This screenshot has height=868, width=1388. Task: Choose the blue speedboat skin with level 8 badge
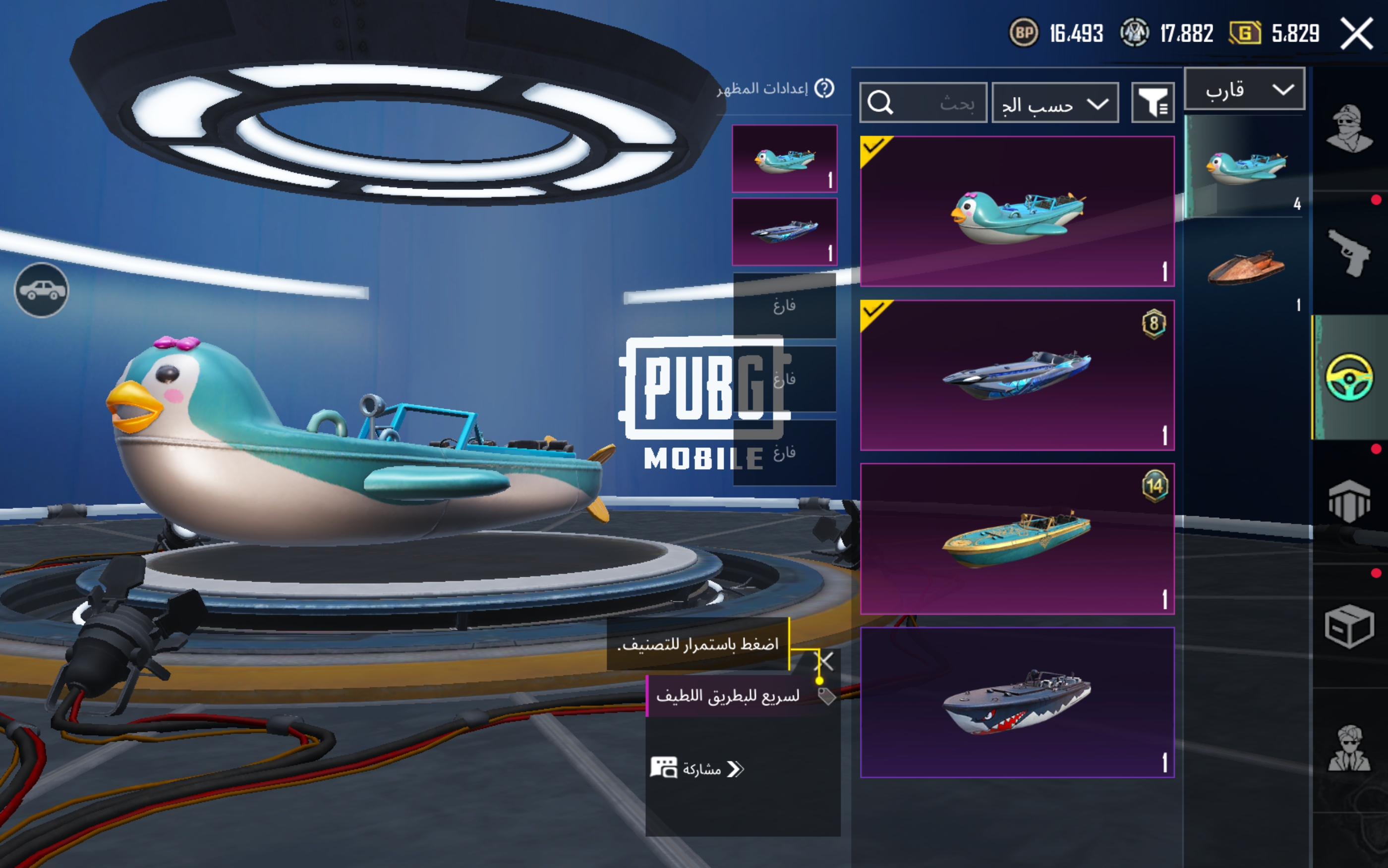1017,375
